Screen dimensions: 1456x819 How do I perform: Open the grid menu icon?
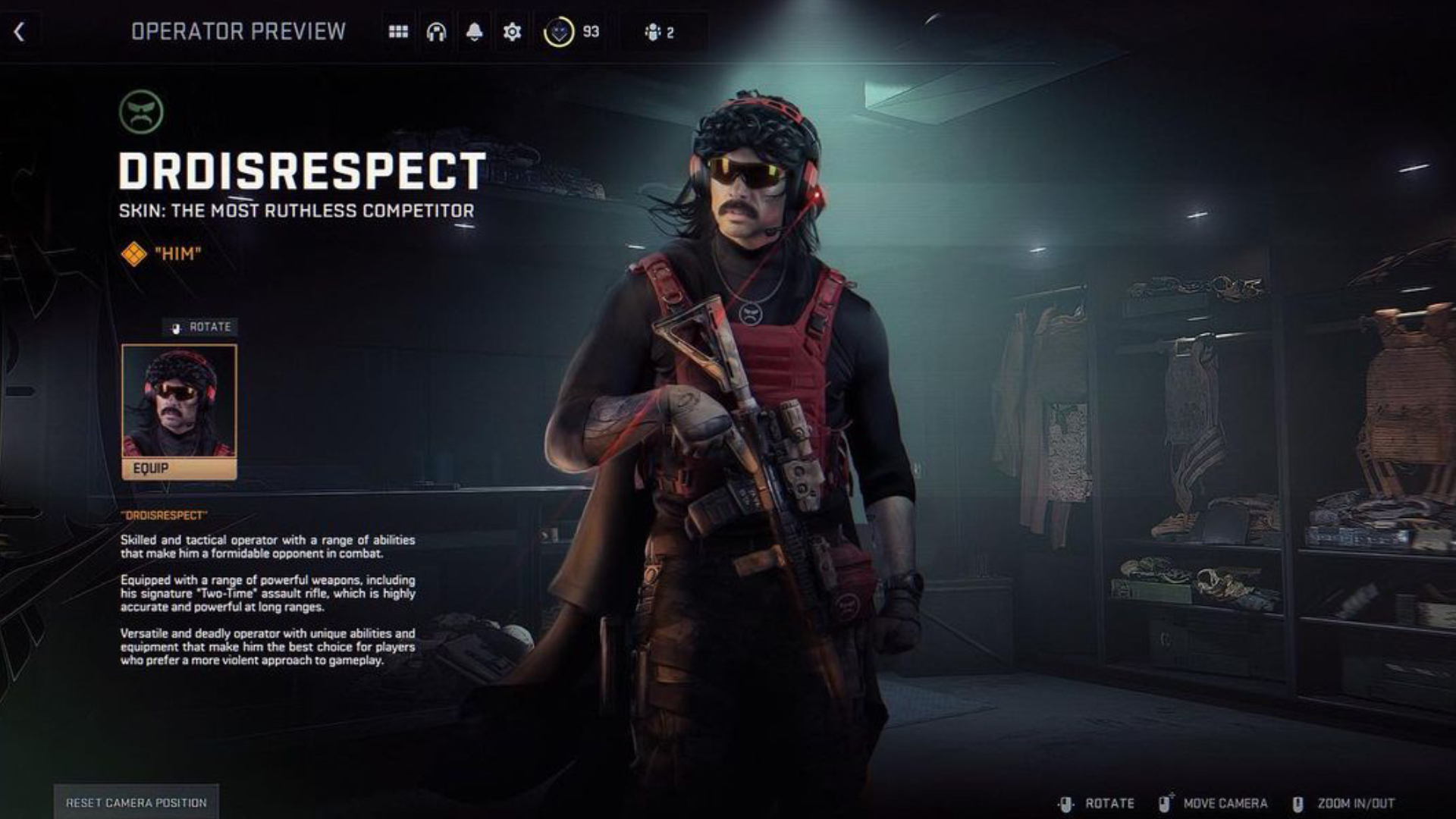point(398,32)
